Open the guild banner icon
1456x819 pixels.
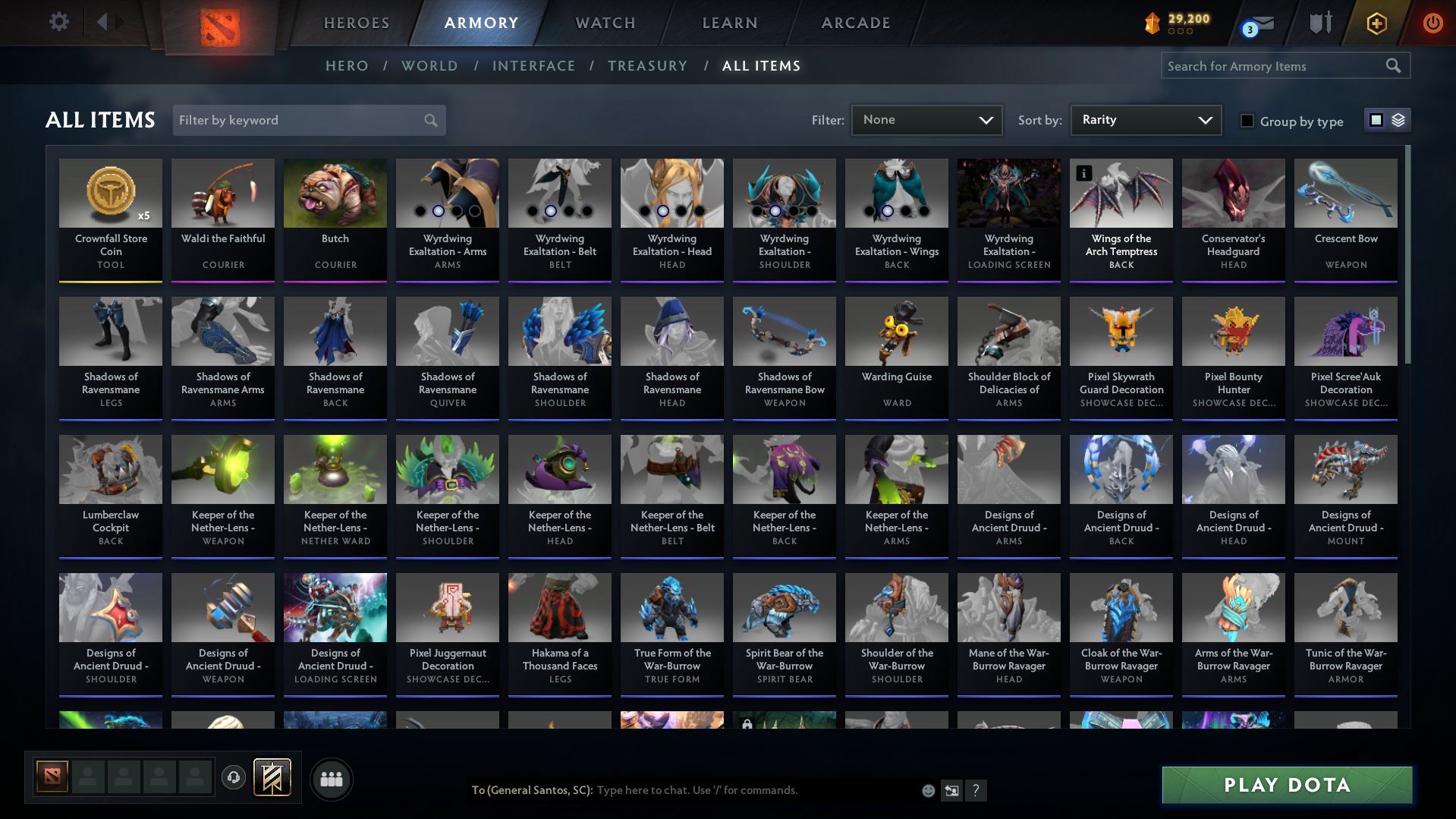(x=273, y=778)
